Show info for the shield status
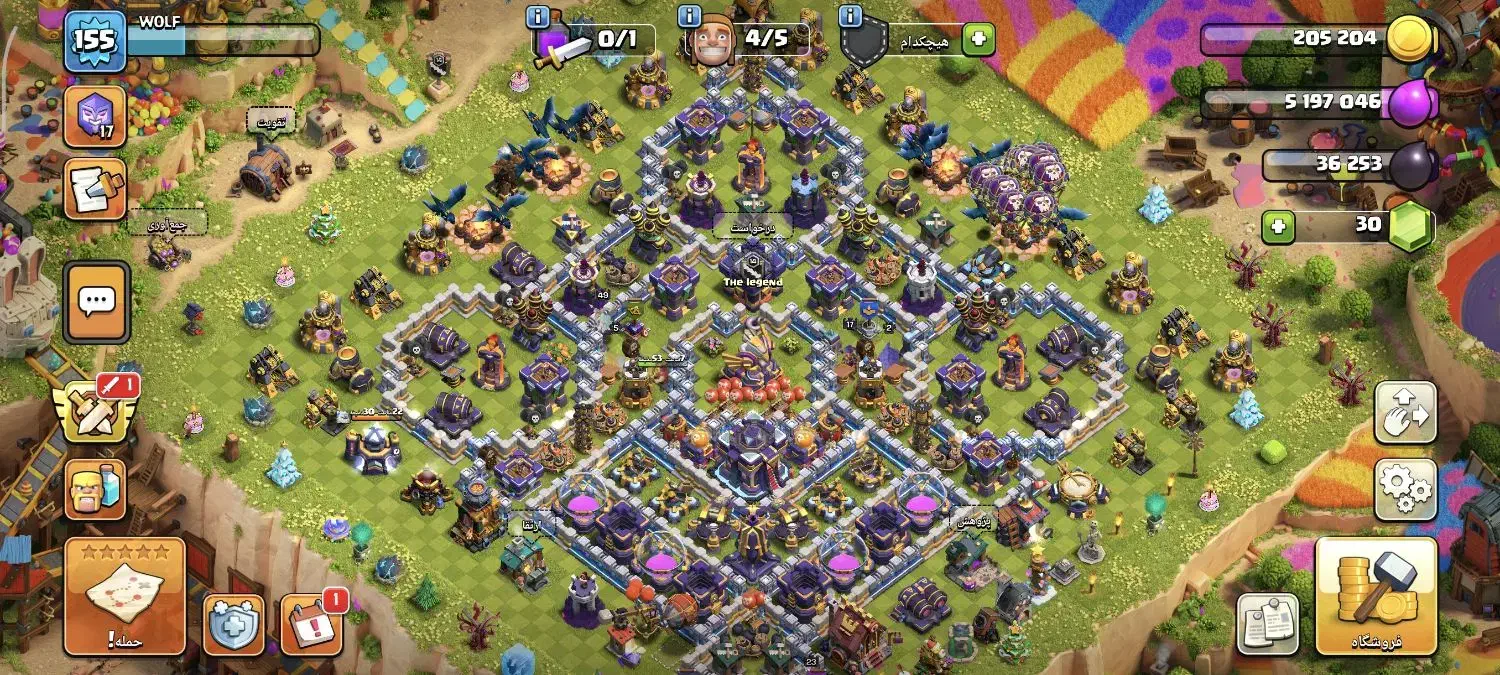1500x675 pixels. coord(851,16)
